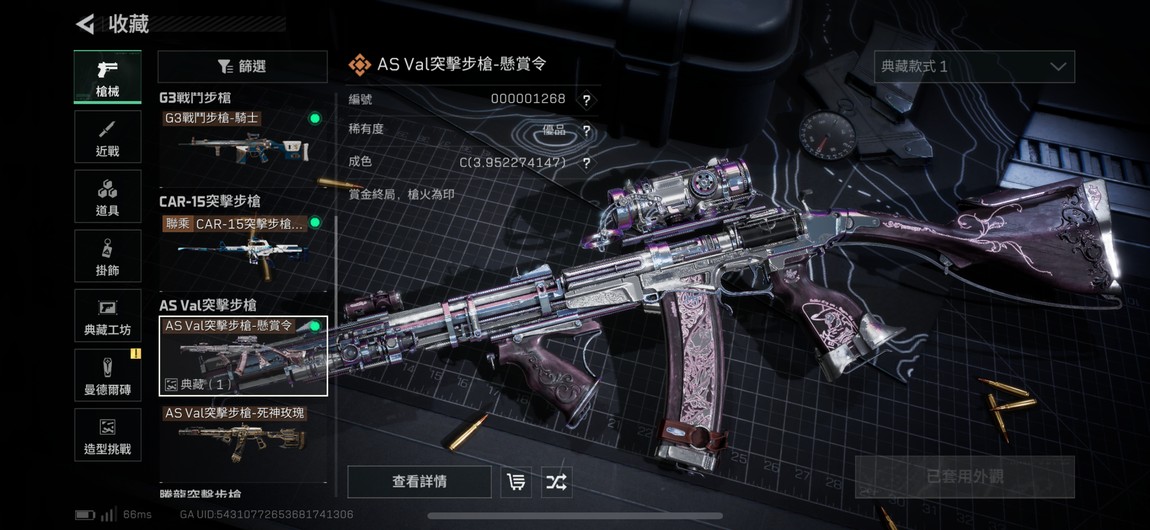This screenshot has height=530, width=1150.
Task: Go back using the 收藏 arrow
Action: (x=86, y=24)
